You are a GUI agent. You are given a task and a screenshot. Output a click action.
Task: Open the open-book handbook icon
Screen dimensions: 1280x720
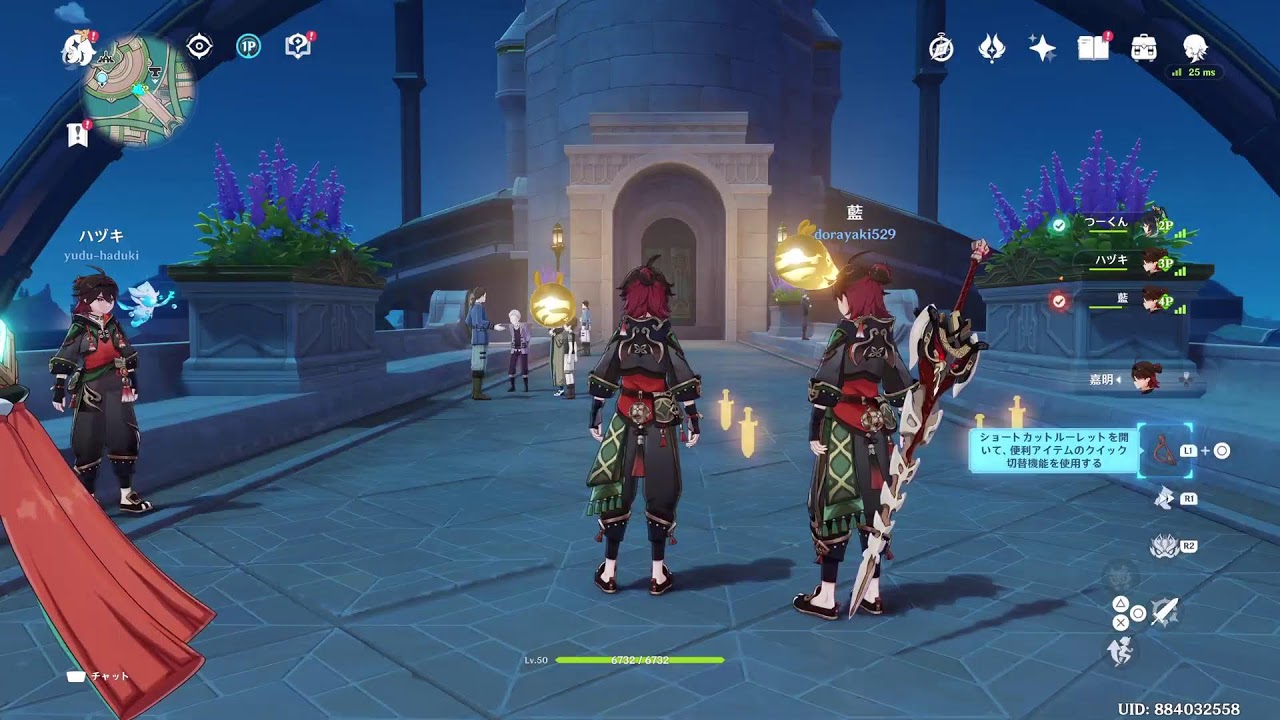point(1093,48)
